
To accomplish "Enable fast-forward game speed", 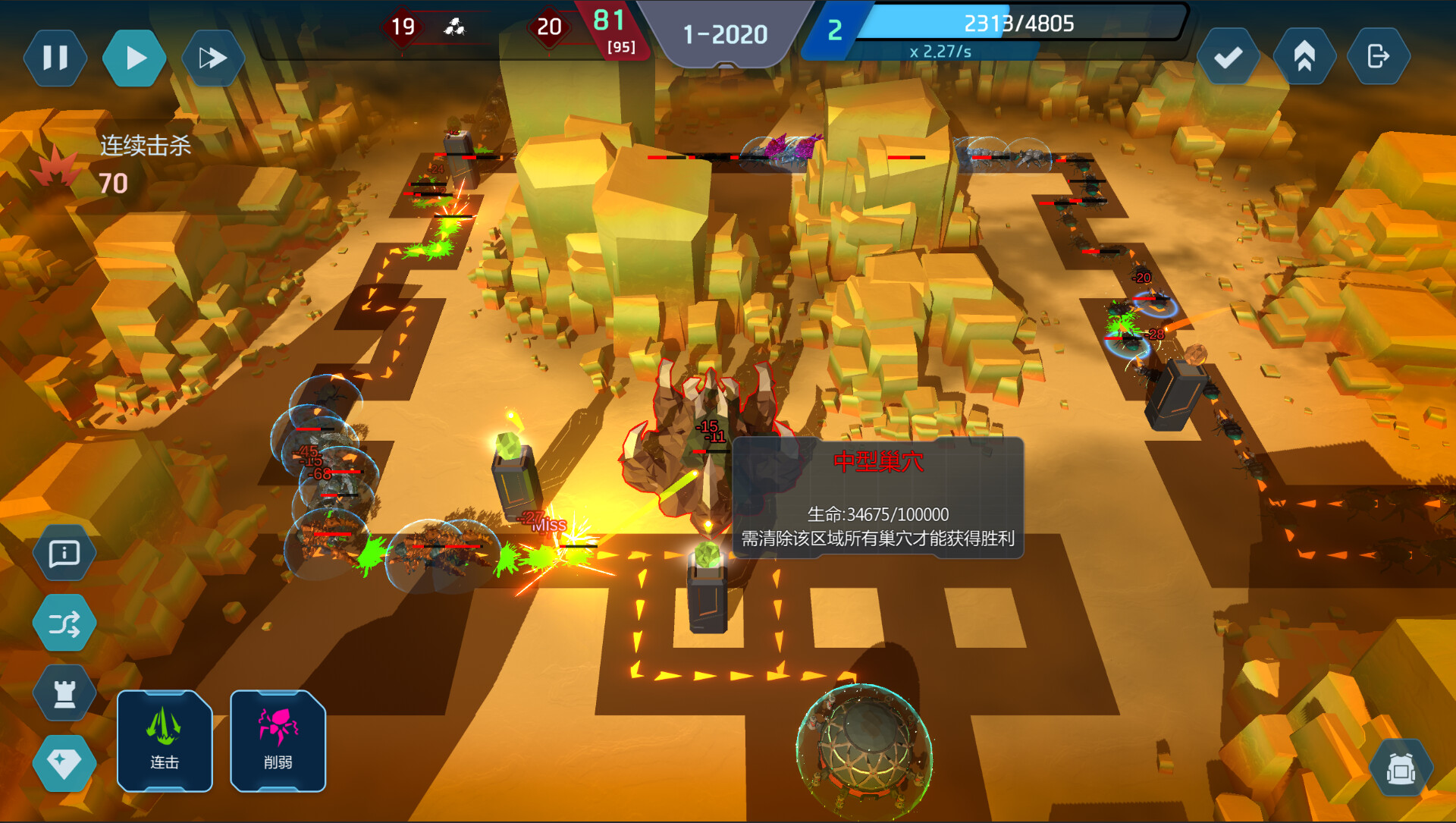I will (x=213, y=57).
